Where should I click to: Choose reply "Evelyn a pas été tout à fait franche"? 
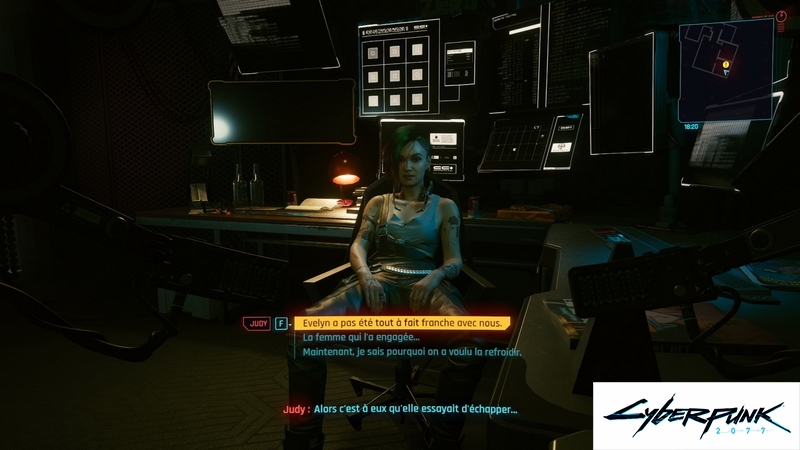pos(401,324)
